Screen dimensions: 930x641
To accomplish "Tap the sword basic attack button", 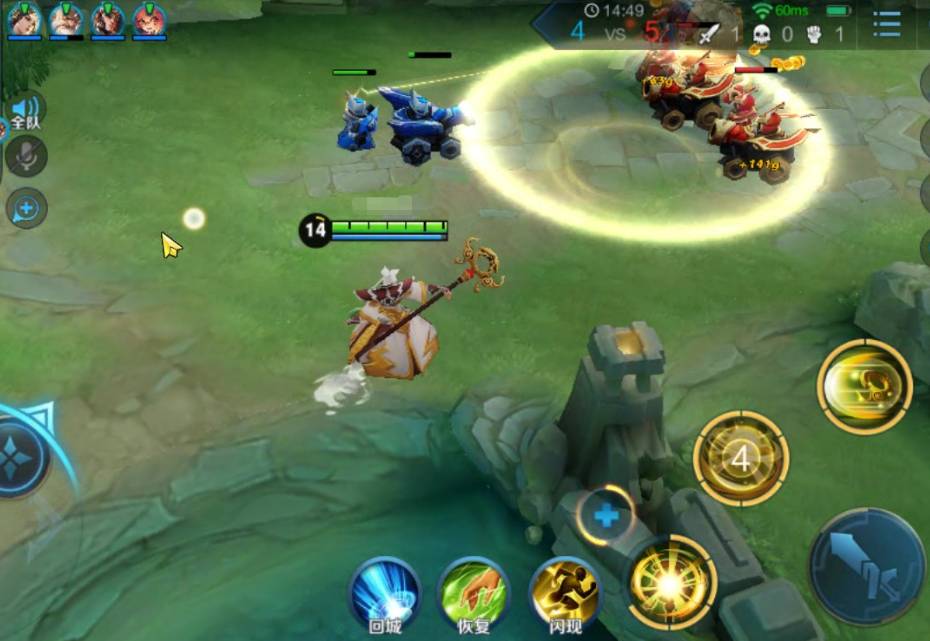I will click(x=866, y=567).
